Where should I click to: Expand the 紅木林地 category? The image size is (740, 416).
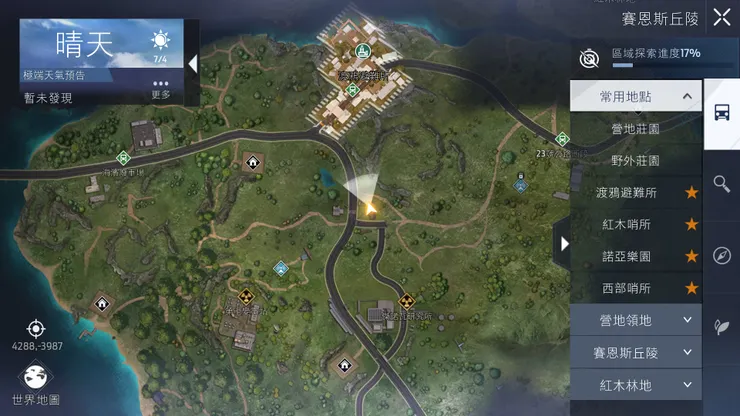point(635,384)
